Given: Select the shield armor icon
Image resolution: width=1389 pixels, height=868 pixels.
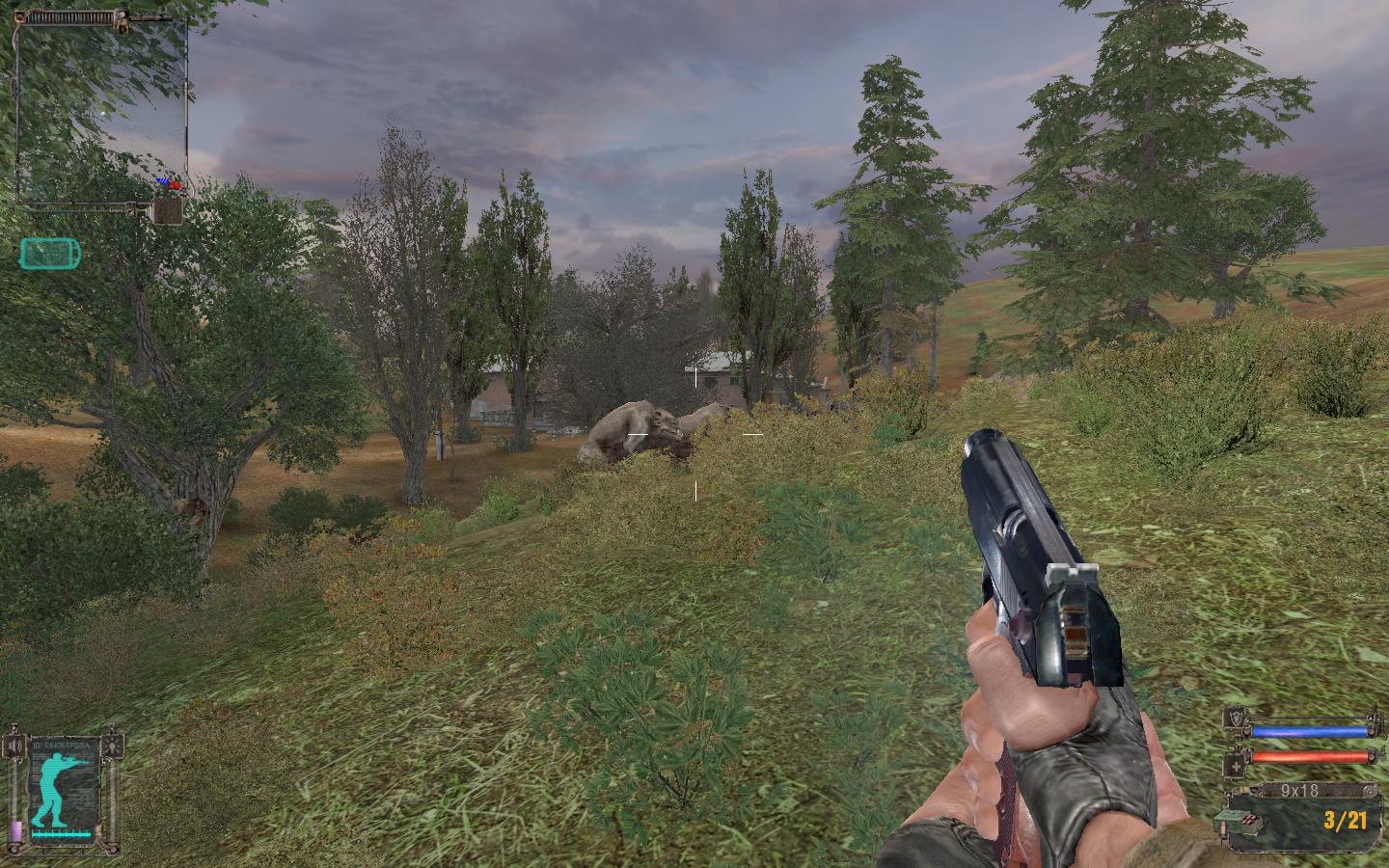Looking at the screenshot, I should coord(1237,719).
